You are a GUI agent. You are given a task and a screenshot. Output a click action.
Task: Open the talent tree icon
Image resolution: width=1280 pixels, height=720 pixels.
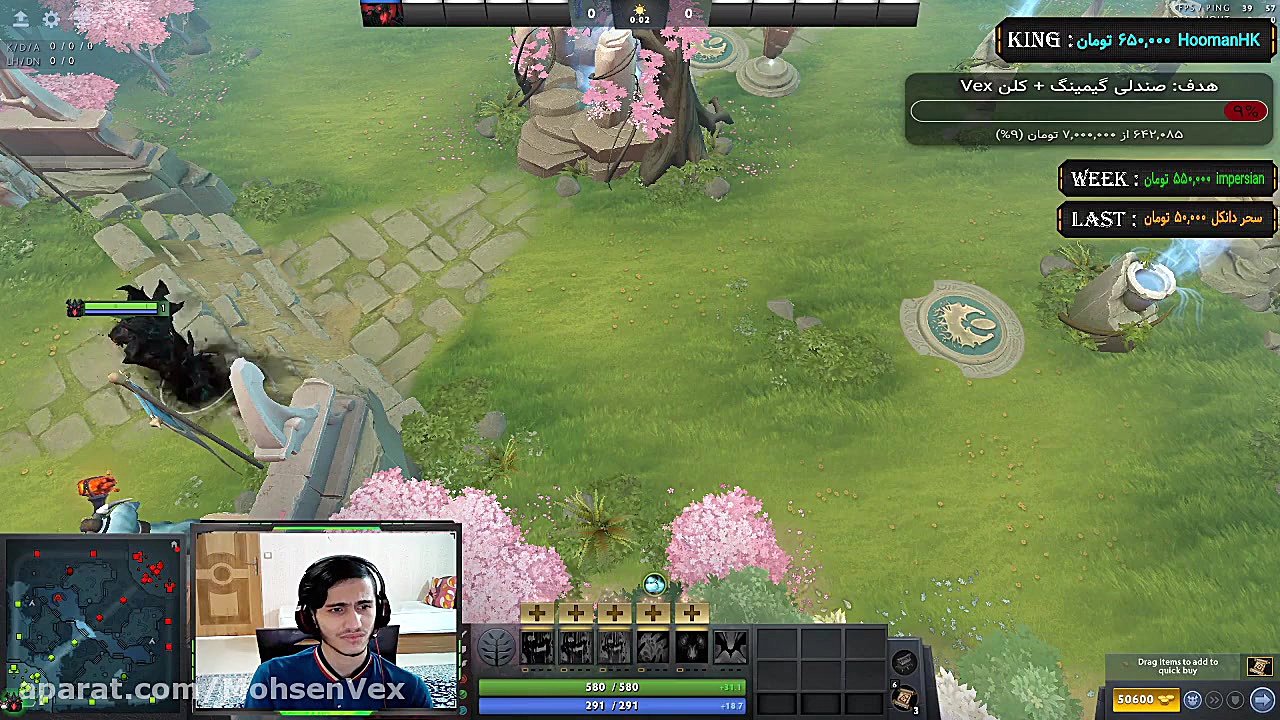(x=496, y=648)
